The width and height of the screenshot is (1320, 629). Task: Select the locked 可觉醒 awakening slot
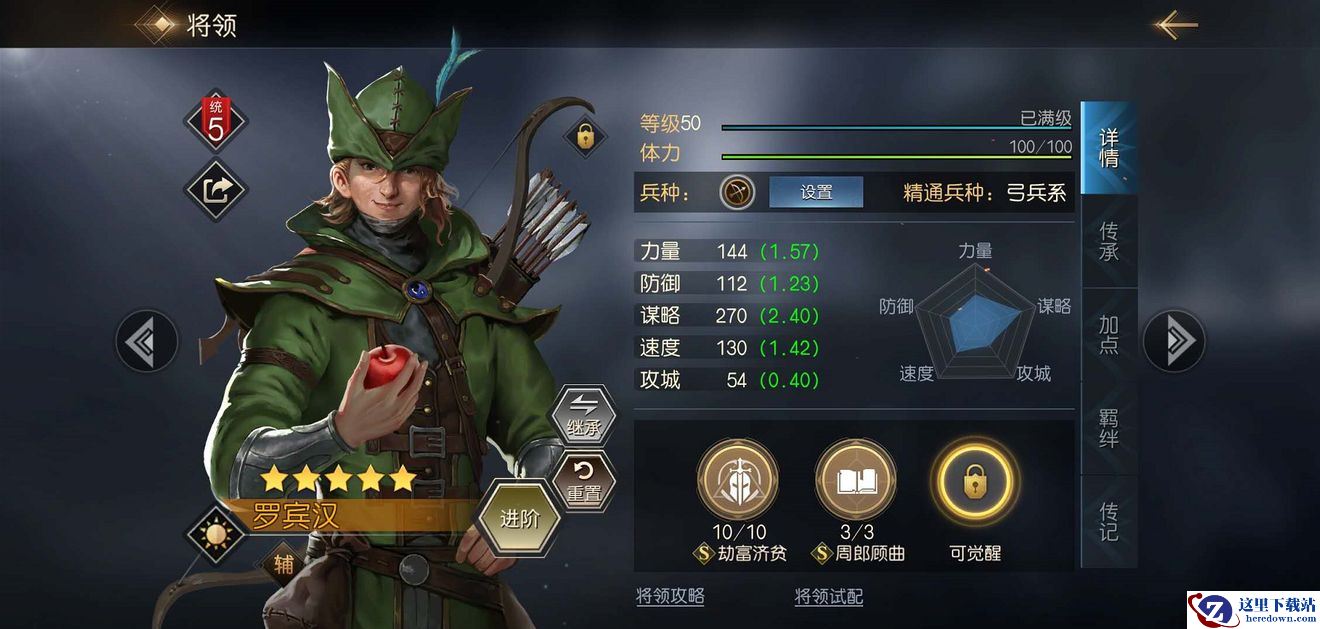click(x=974, y=481)
